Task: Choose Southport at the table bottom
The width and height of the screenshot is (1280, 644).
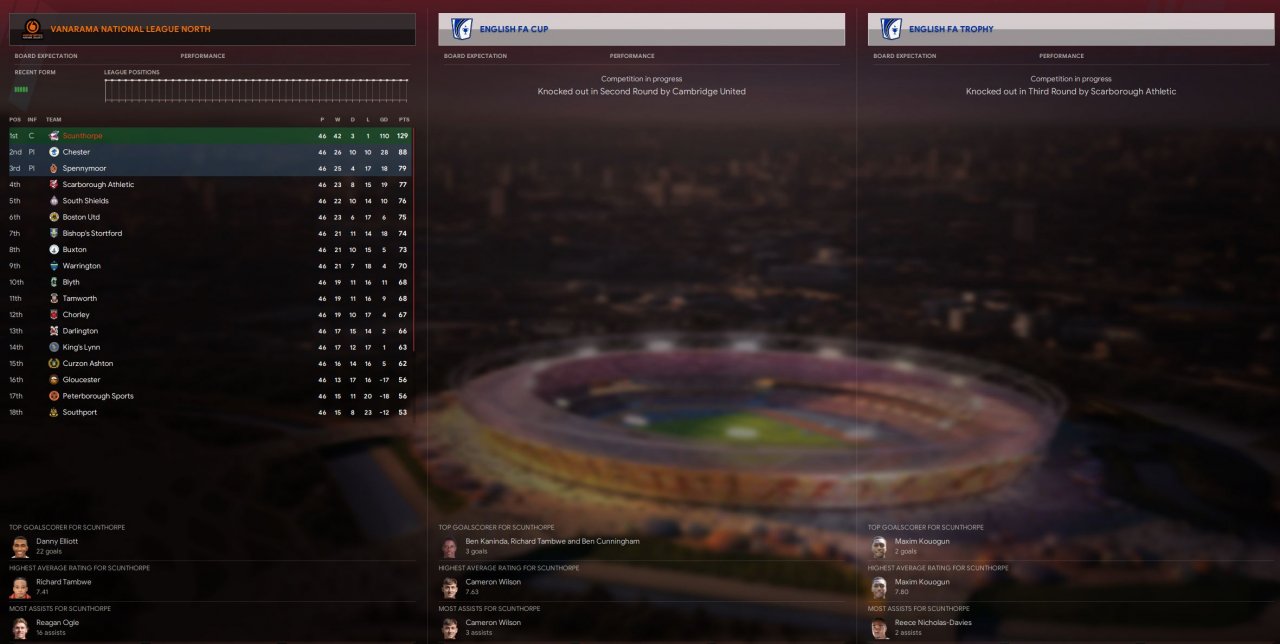Action: [79, 412]
